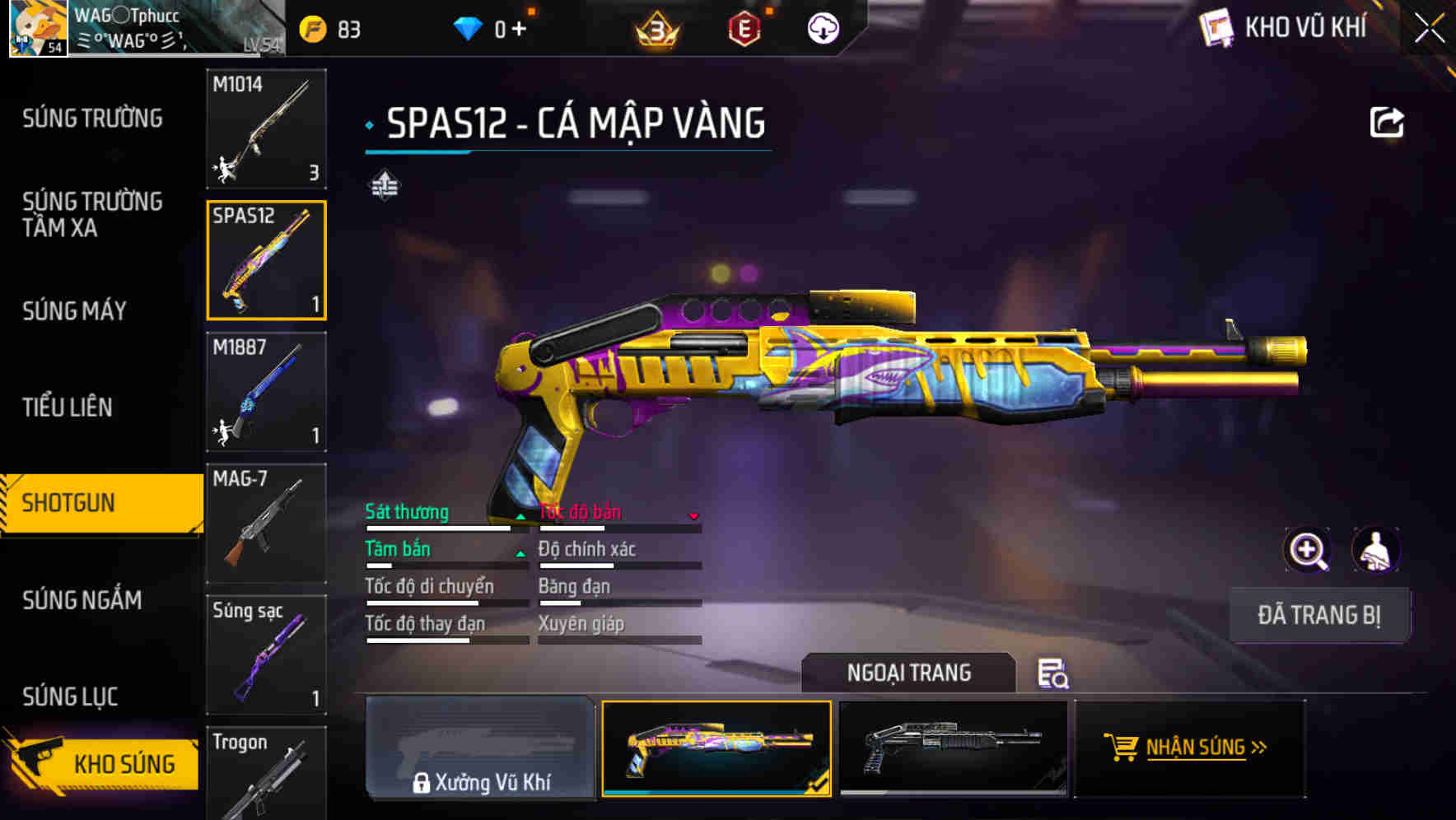This screenshot has height=820, width=1456.
Task: Close the weapon vault screen
Action: pyautogui.click(x=1429, y=29)
